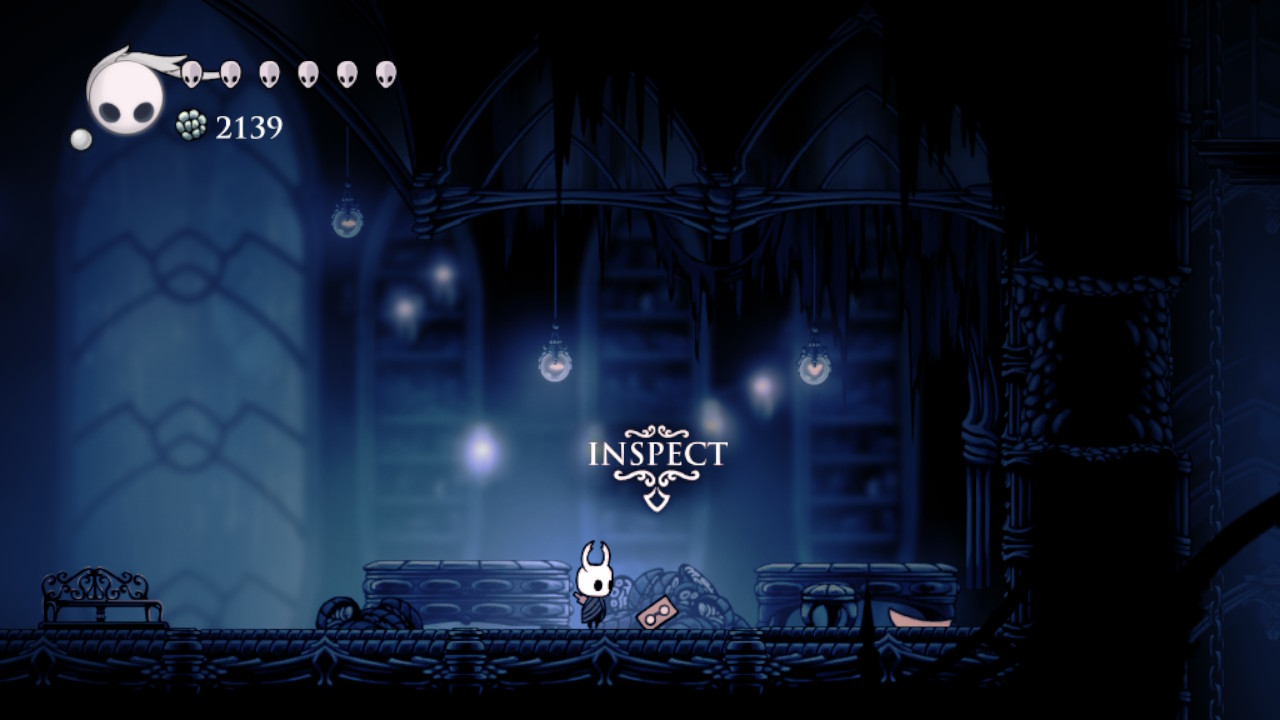Click the third health mask

point(268,74)
